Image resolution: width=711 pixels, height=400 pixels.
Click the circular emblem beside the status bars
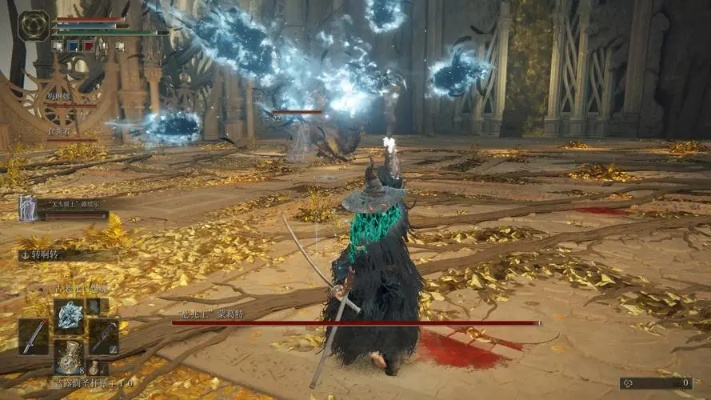pyautogui.click(x=33, y=25)
